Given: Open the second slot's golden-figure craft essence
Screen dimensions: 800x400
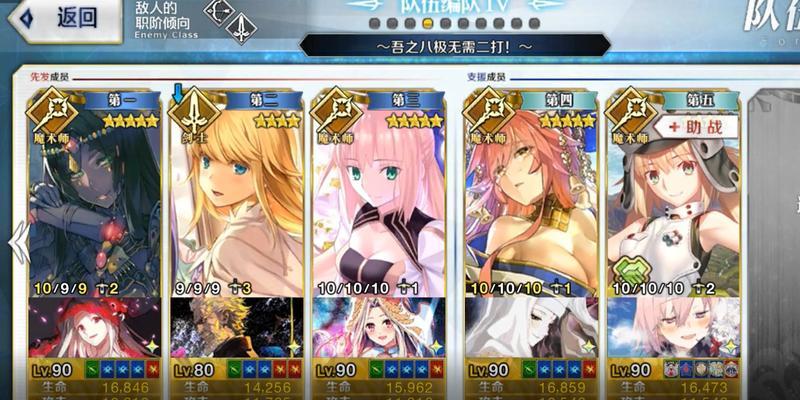Looking at the screenshot, I should (235, 326).
